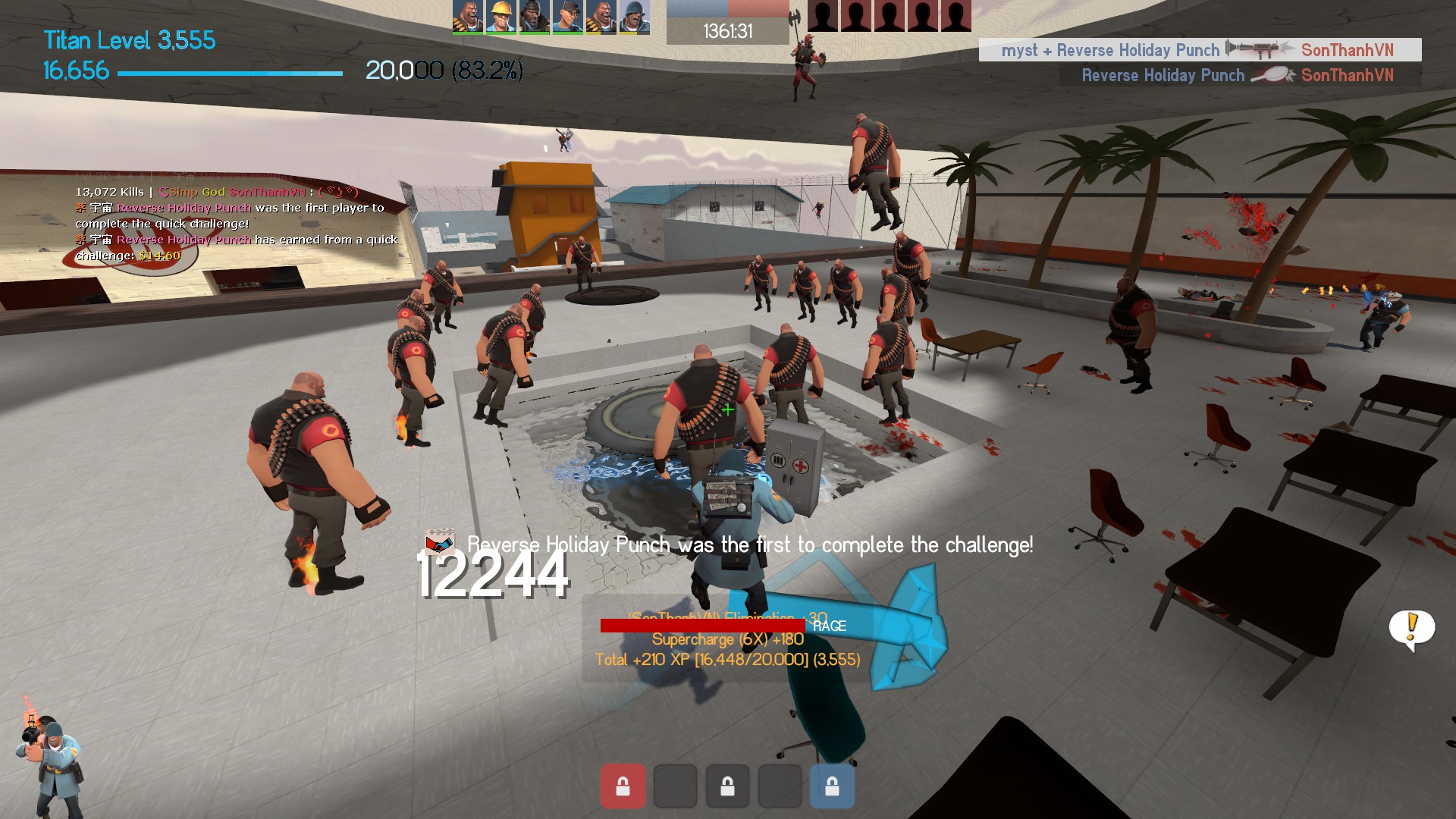Select the Demoman teammate portrait
1456x819 pixels.
pos(534,17)
